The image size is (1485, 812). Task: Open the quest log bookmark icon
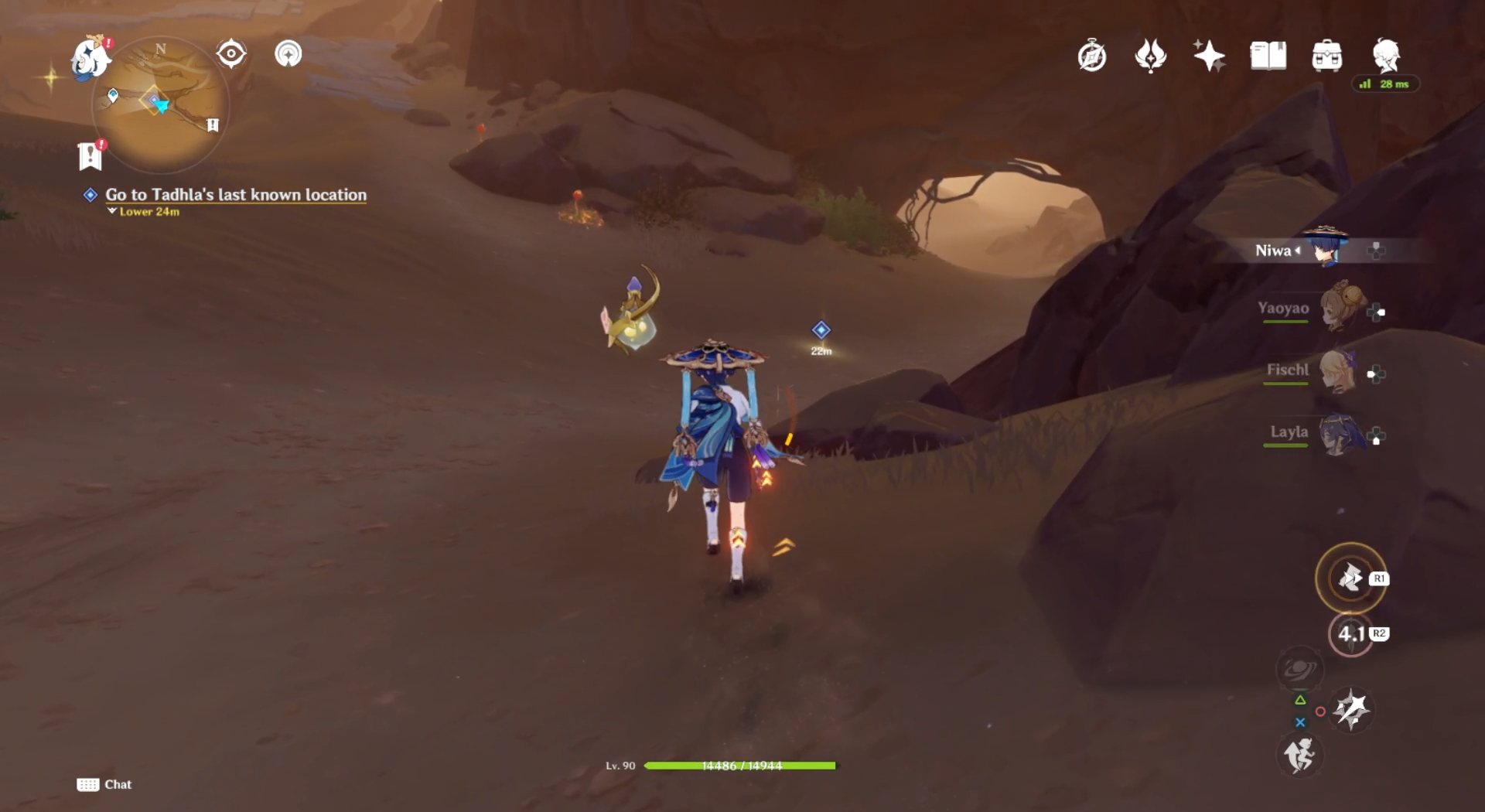pyautogui.click(x=90, y=155)
